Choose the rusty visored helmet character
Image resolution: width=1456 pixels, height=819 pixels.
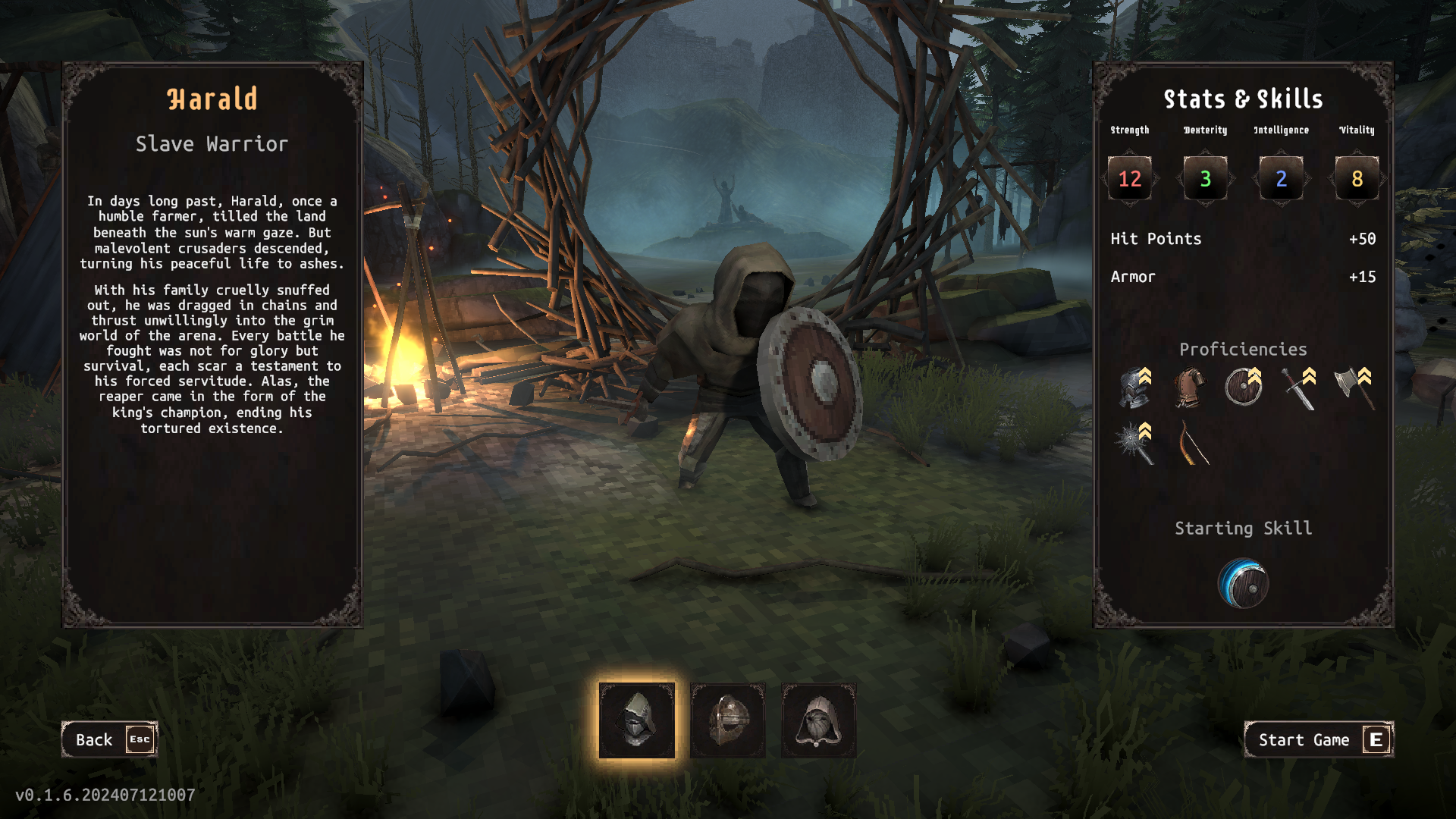728,720
